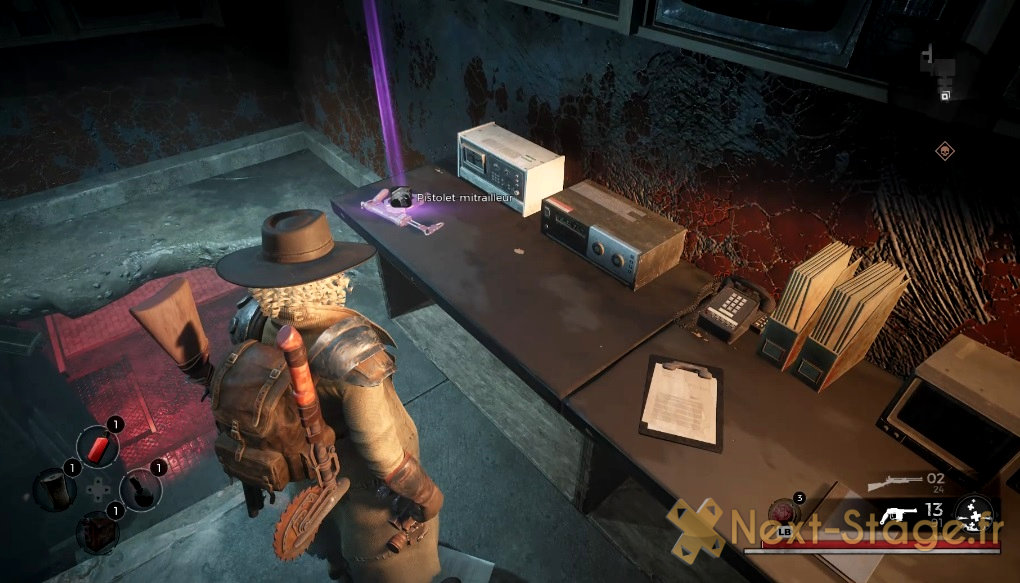Image resolution: width=1020 pixels, height=583 pixels.
Task: Select the red dynamite stick quick slot
Action: point(97,445)
